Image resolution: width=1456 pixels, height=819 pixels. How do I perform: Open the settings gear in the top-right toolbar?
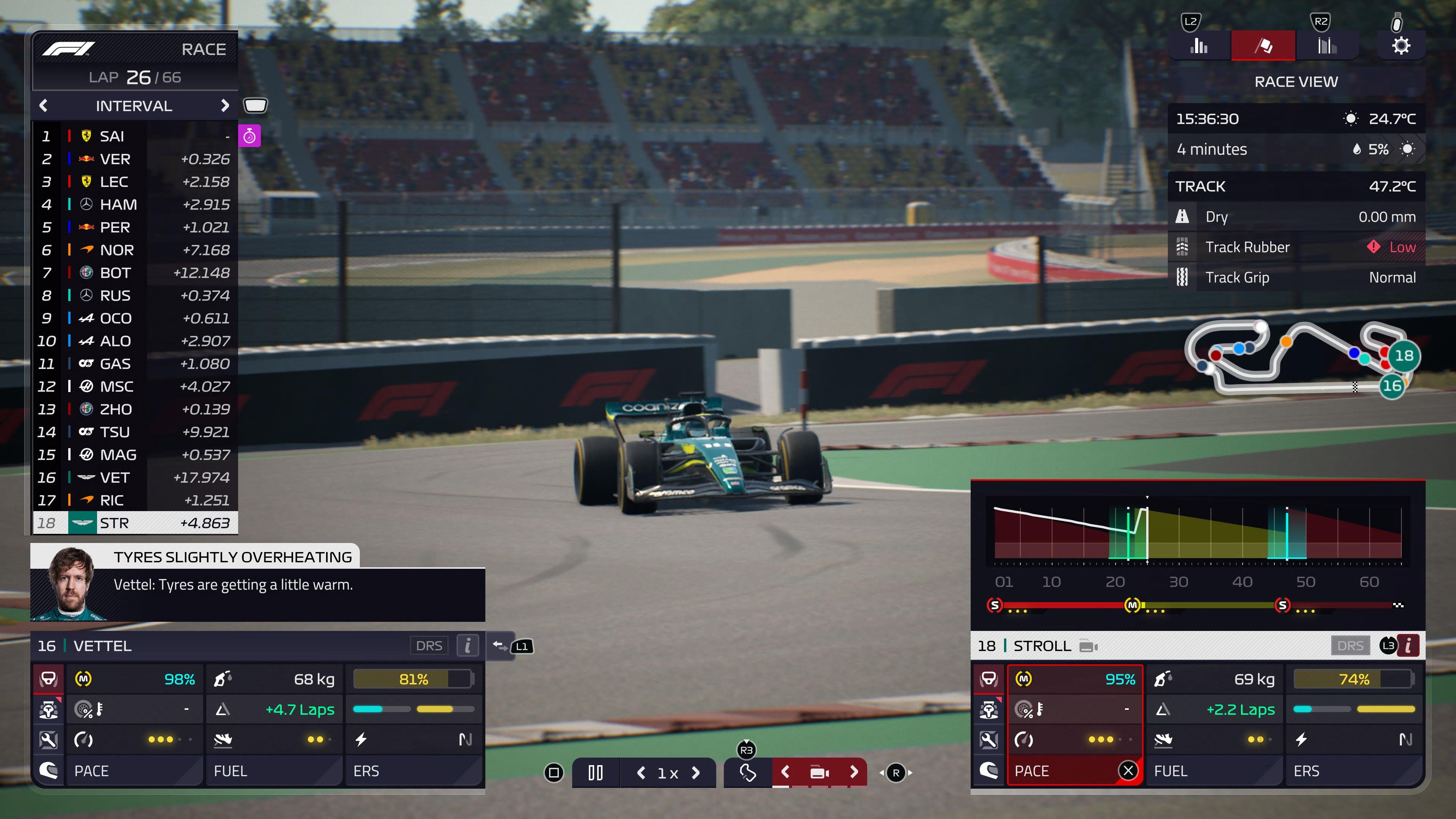coord(1401,45)
